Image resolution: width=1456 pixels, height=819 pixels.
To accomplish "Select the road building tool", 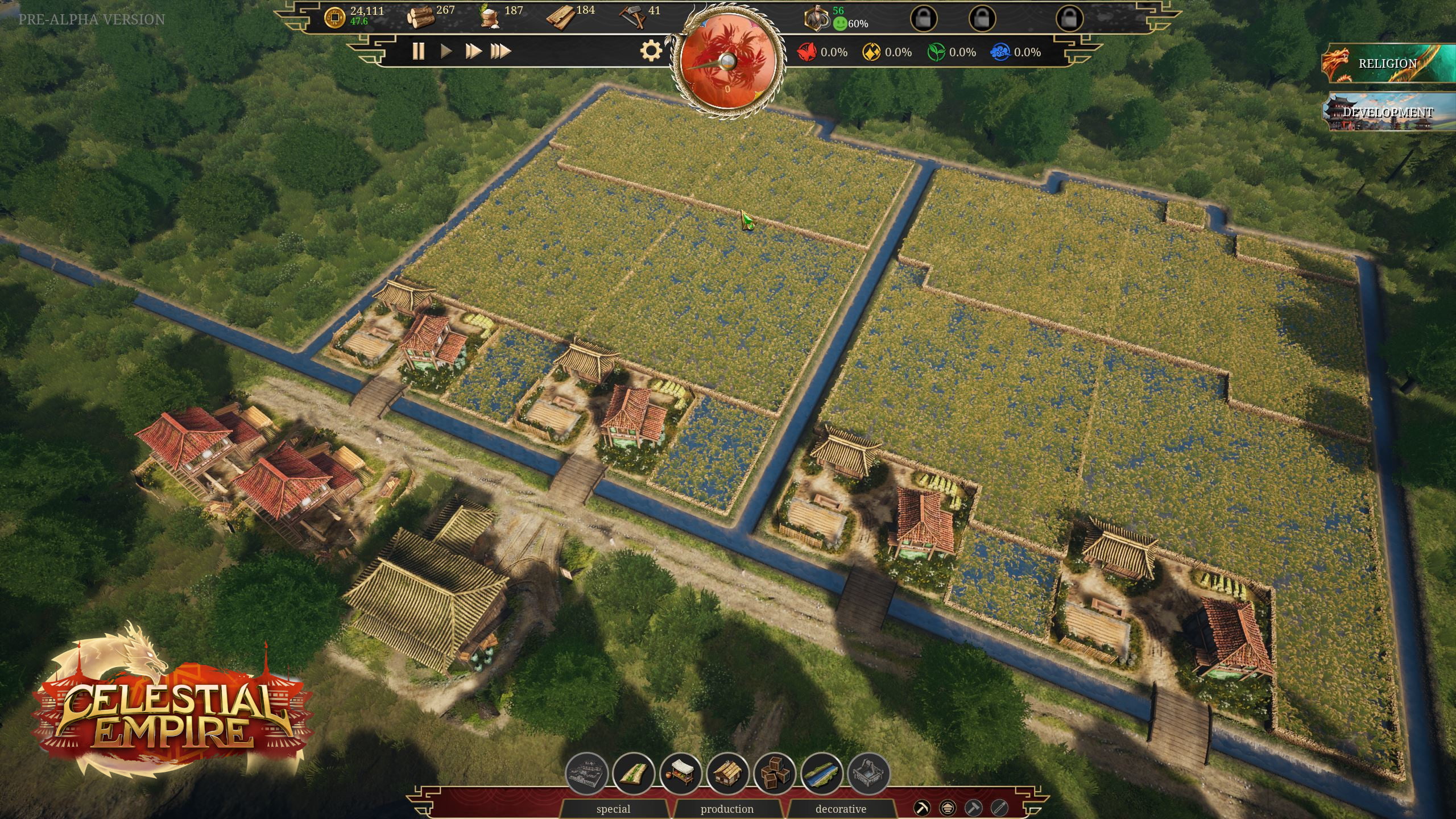I will pos(634,773).
